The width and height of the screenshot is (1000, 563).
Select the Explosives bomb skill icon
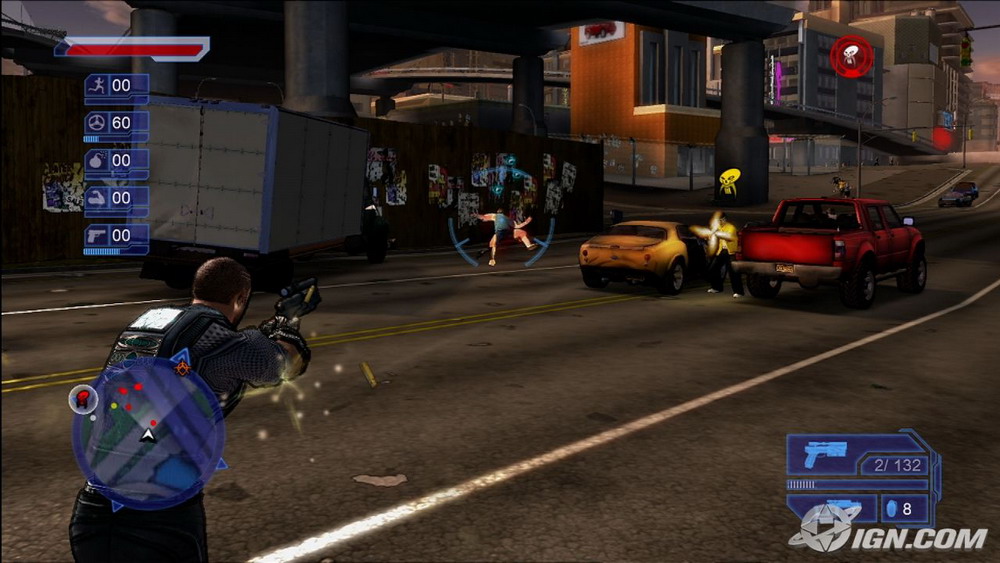[97, 160]
